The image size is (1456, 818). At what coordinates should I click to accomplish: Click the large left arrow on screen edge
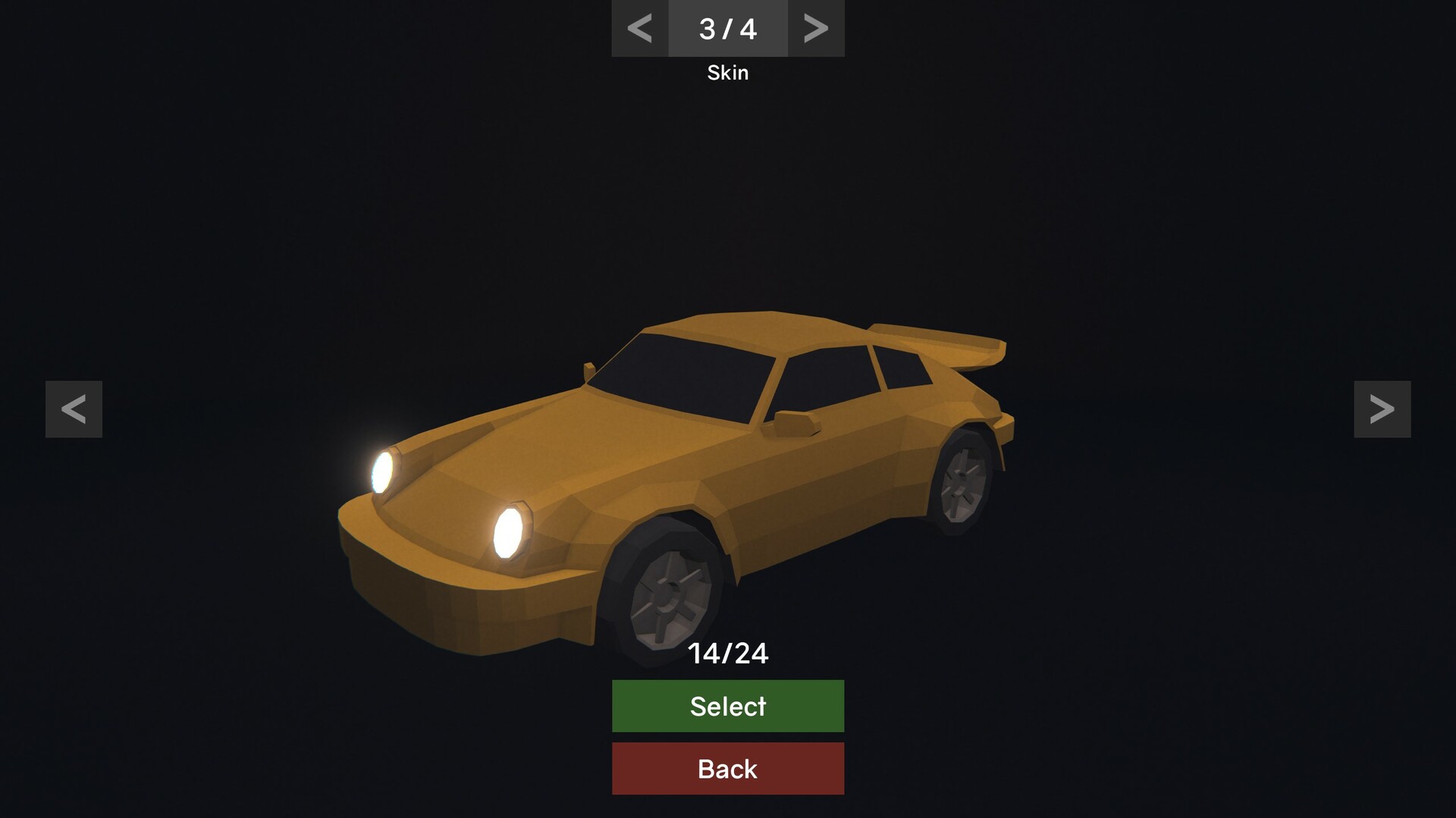click(x=73, y=409)
